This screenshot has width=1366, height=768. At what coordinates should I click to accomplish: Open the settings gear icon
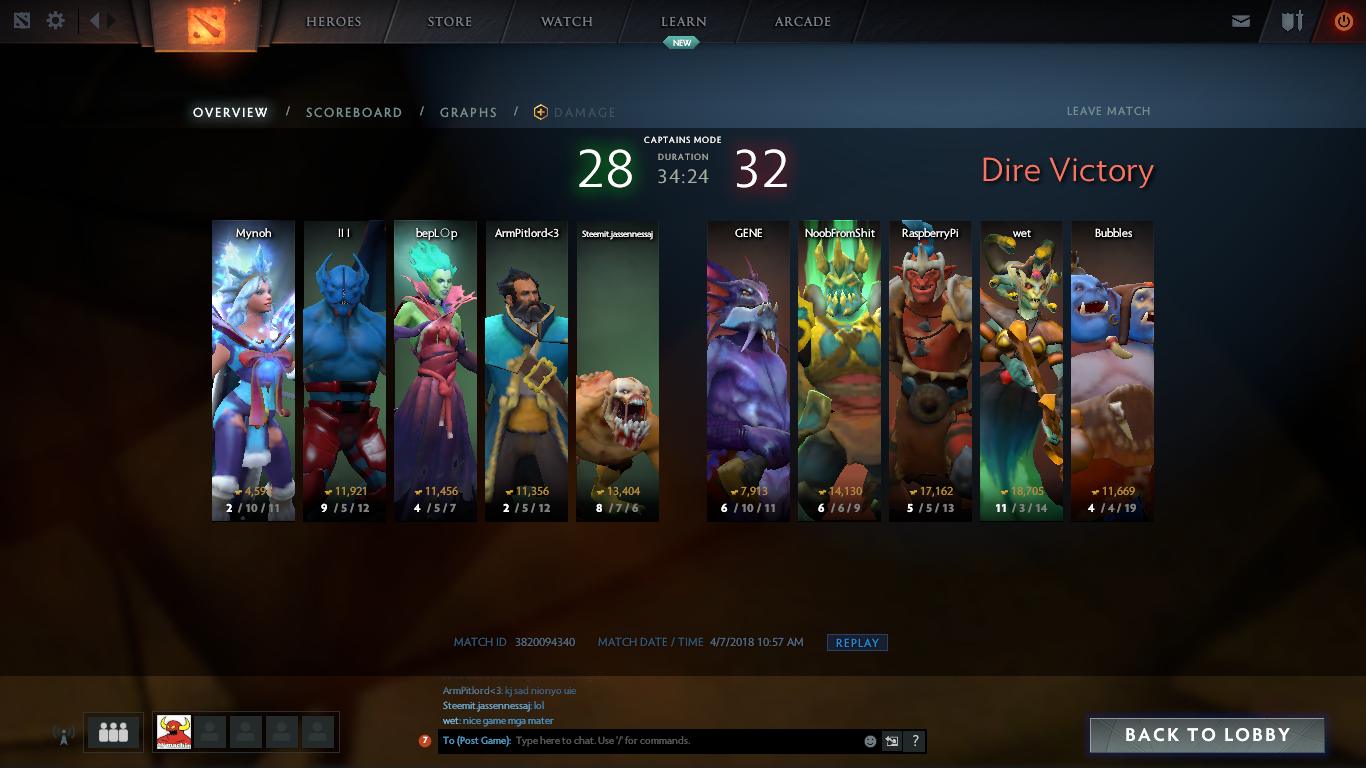click(56, 20)
